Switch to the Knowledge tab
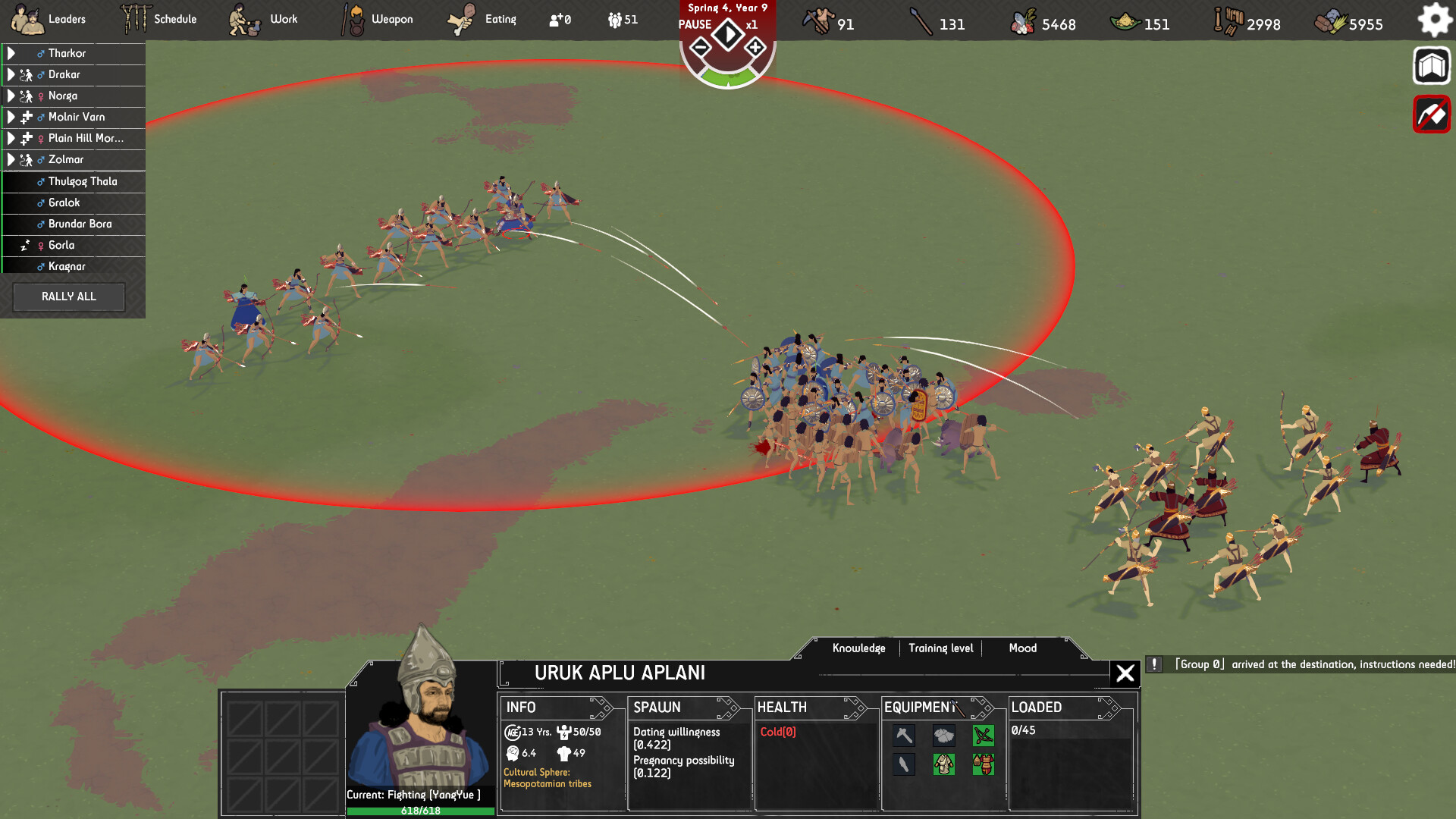 [x=859, y=648]
